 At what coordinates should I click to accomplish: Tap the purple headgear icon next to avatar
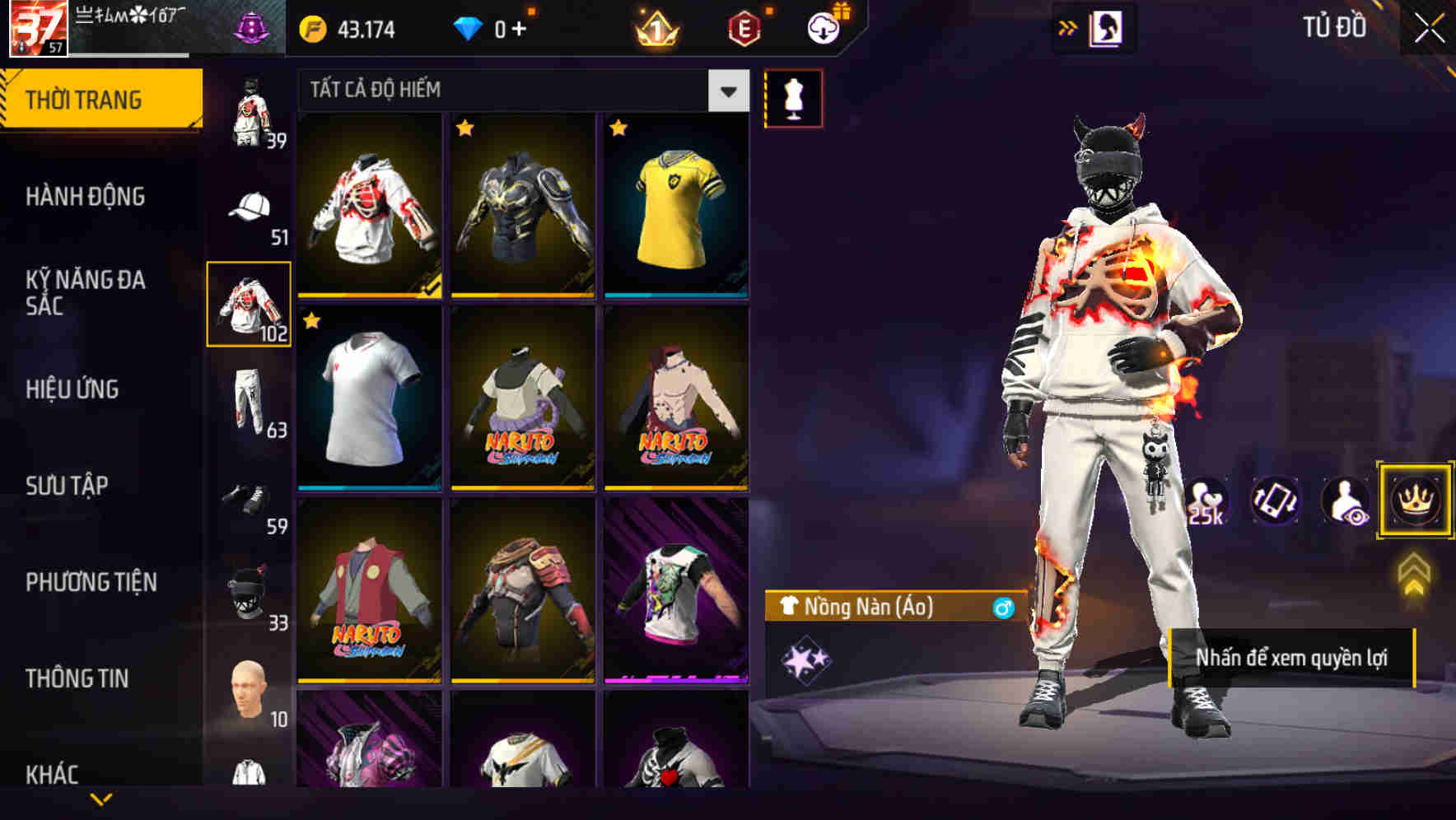coord(252,27)
